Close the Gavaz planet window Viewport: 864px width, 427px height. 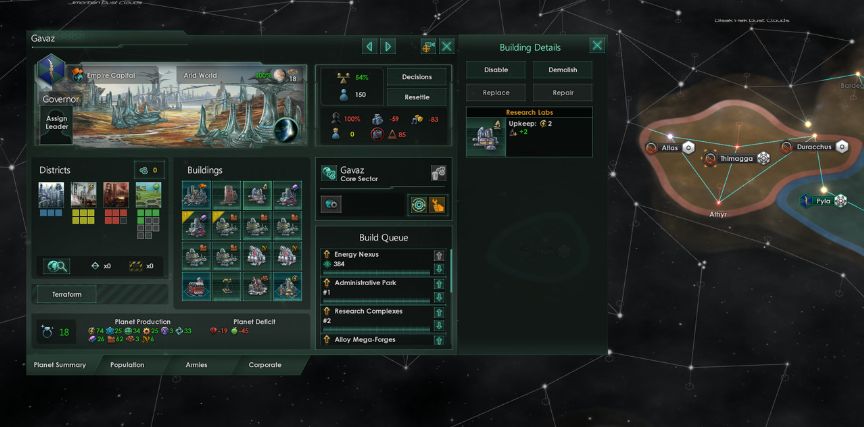[x=447, y=46]
